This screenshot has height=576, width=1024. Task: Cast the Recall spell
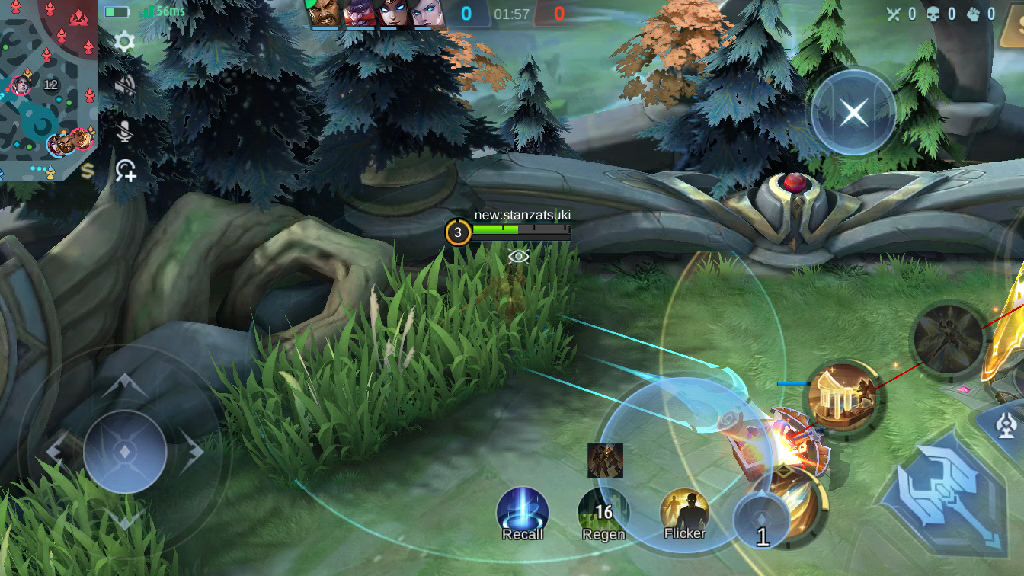(x=523, y=512)
